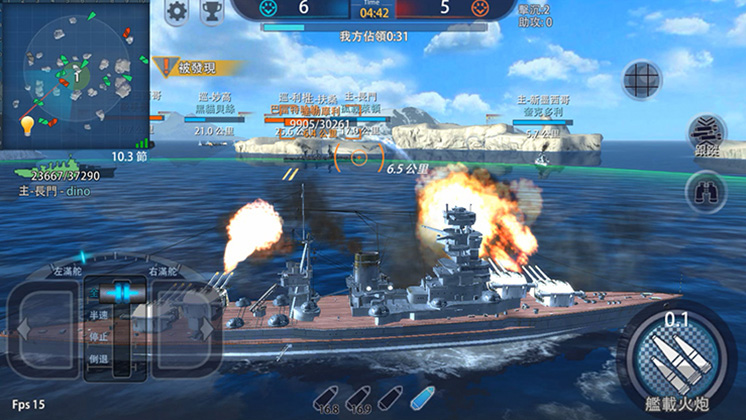The width and height of the screenshot is (746, 420).
Task: Open the binoculars zoom view
Action: pos(706,190)
